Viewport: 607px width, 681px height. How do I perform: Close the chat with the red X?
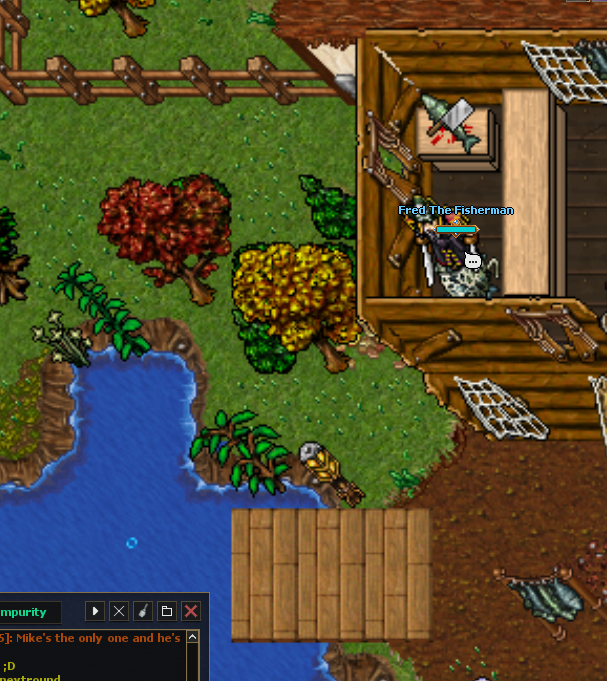tap(191, 611)
